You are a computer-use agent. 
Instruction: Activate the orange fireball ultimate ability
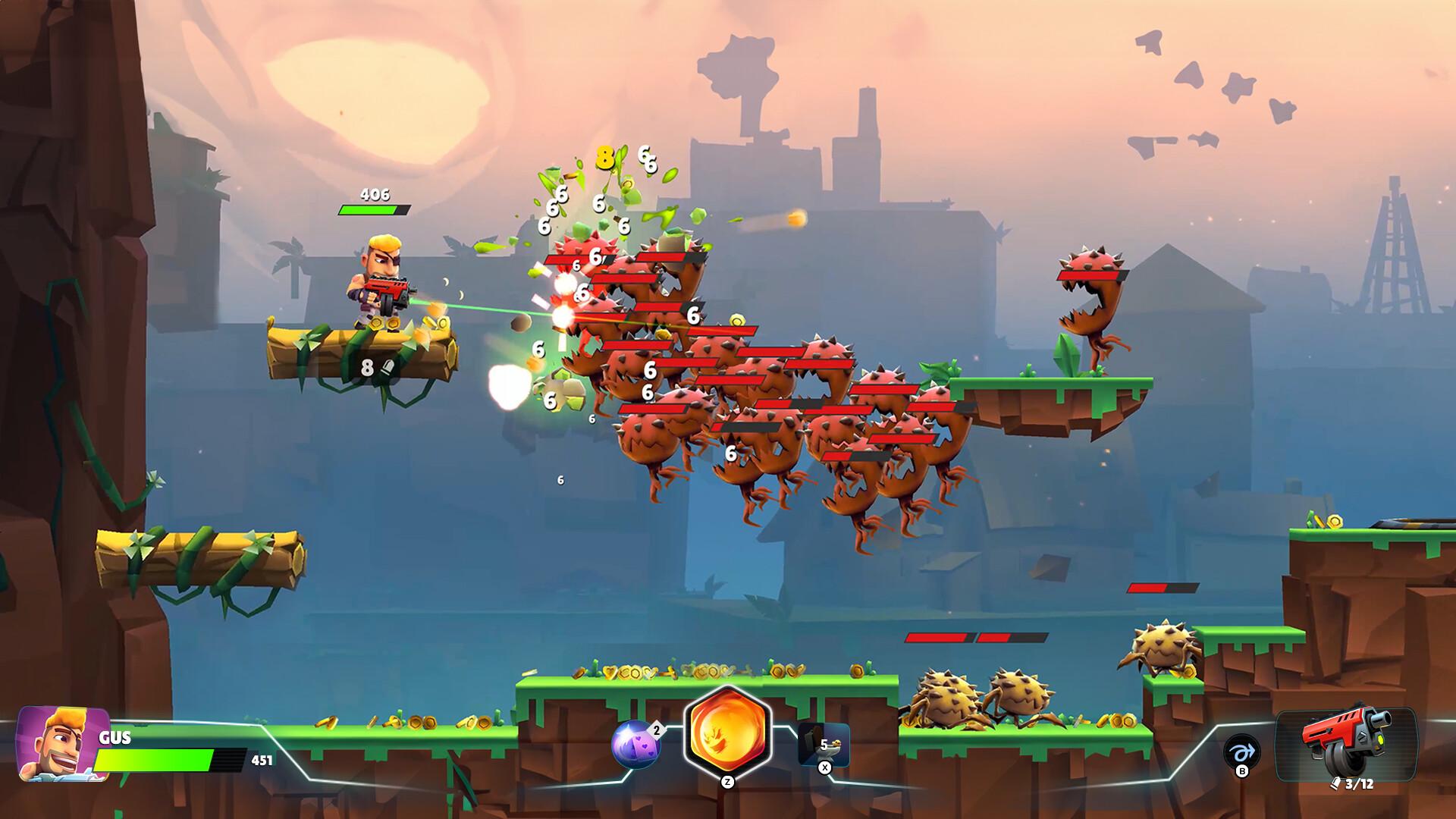(727, 729)
